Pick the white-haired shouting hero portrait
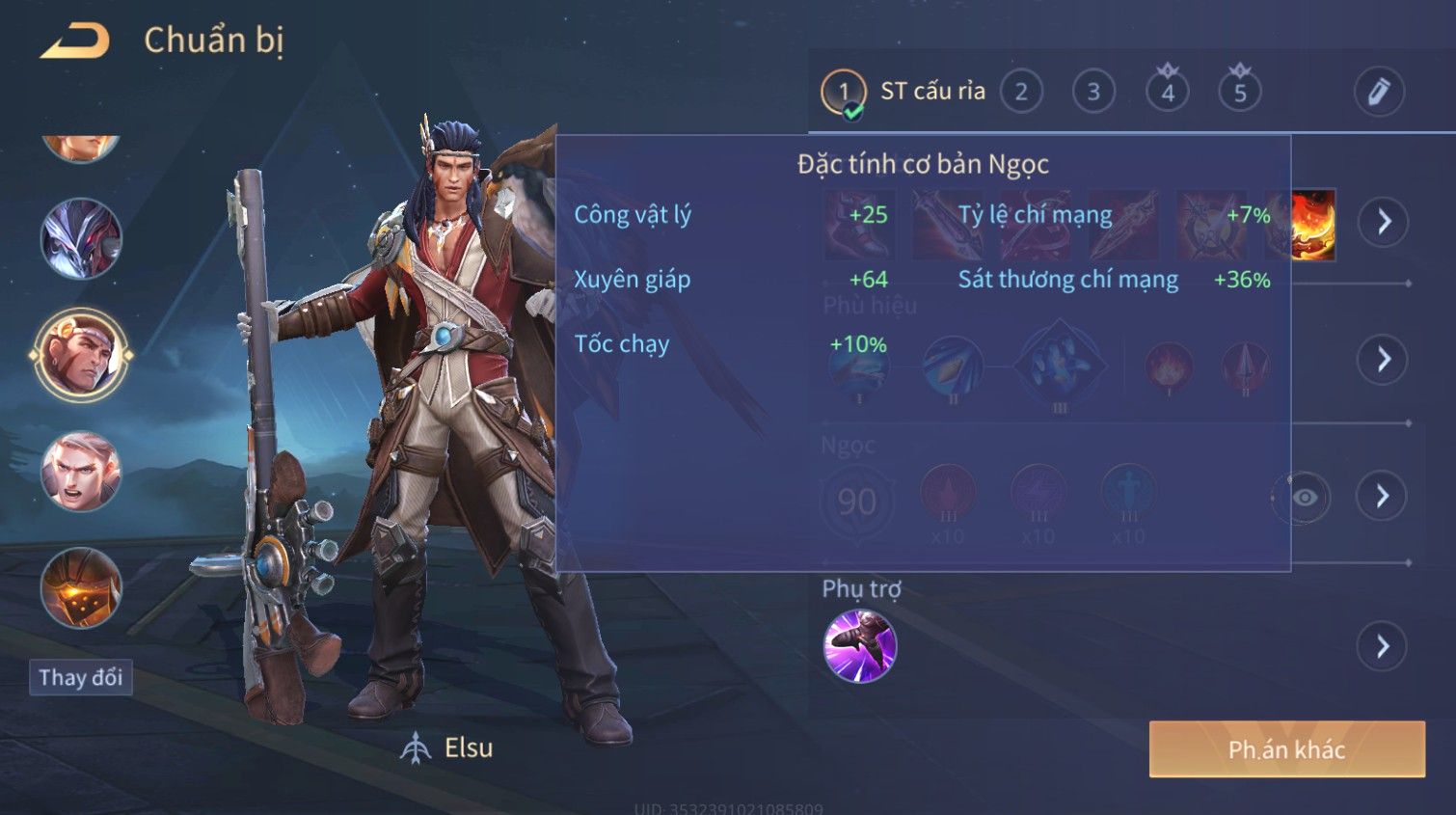Image resolution: width=1456 pixels, height=815 pixels. point(81,472)
